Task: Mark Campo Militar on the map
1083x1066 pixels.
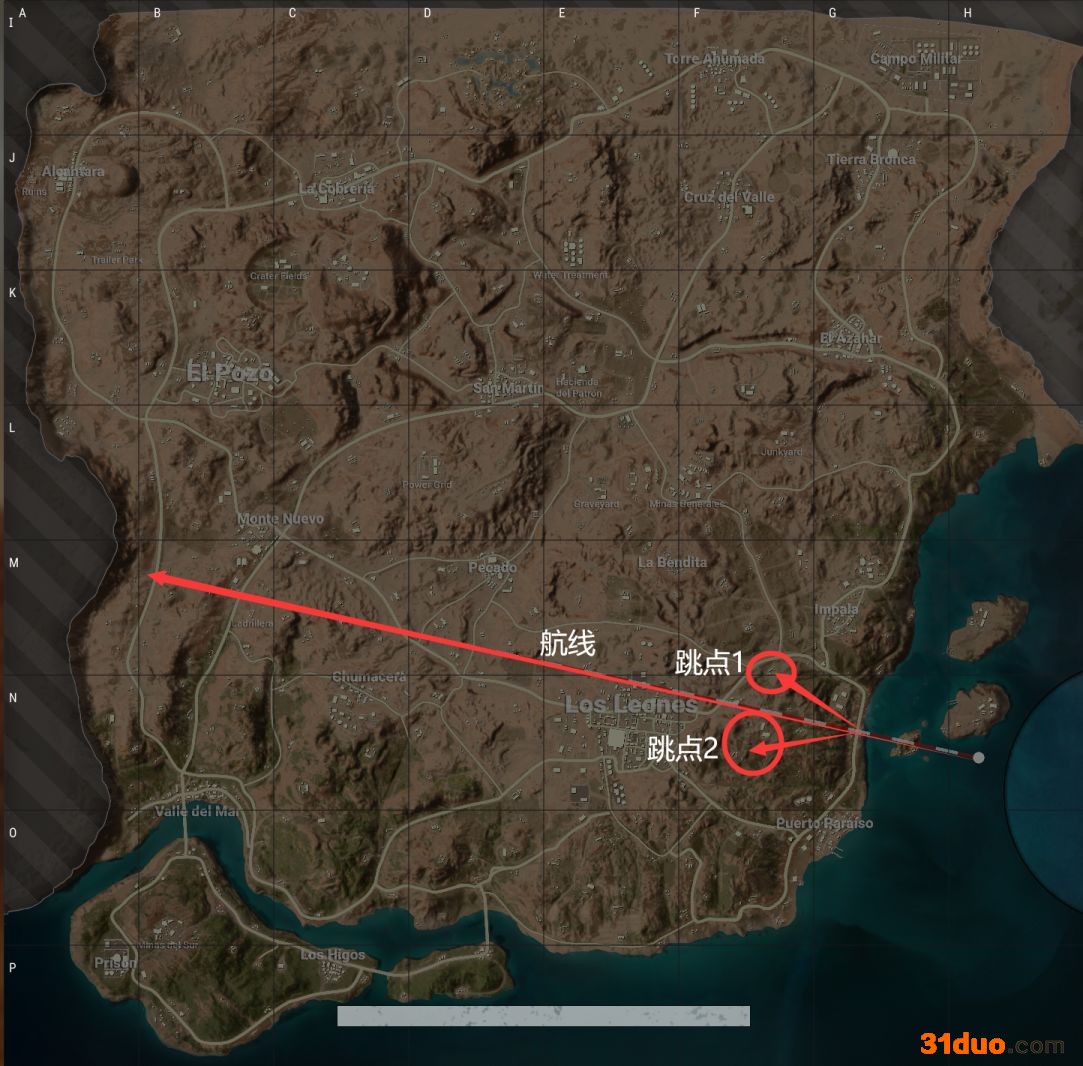Action: tap(915, 59)
